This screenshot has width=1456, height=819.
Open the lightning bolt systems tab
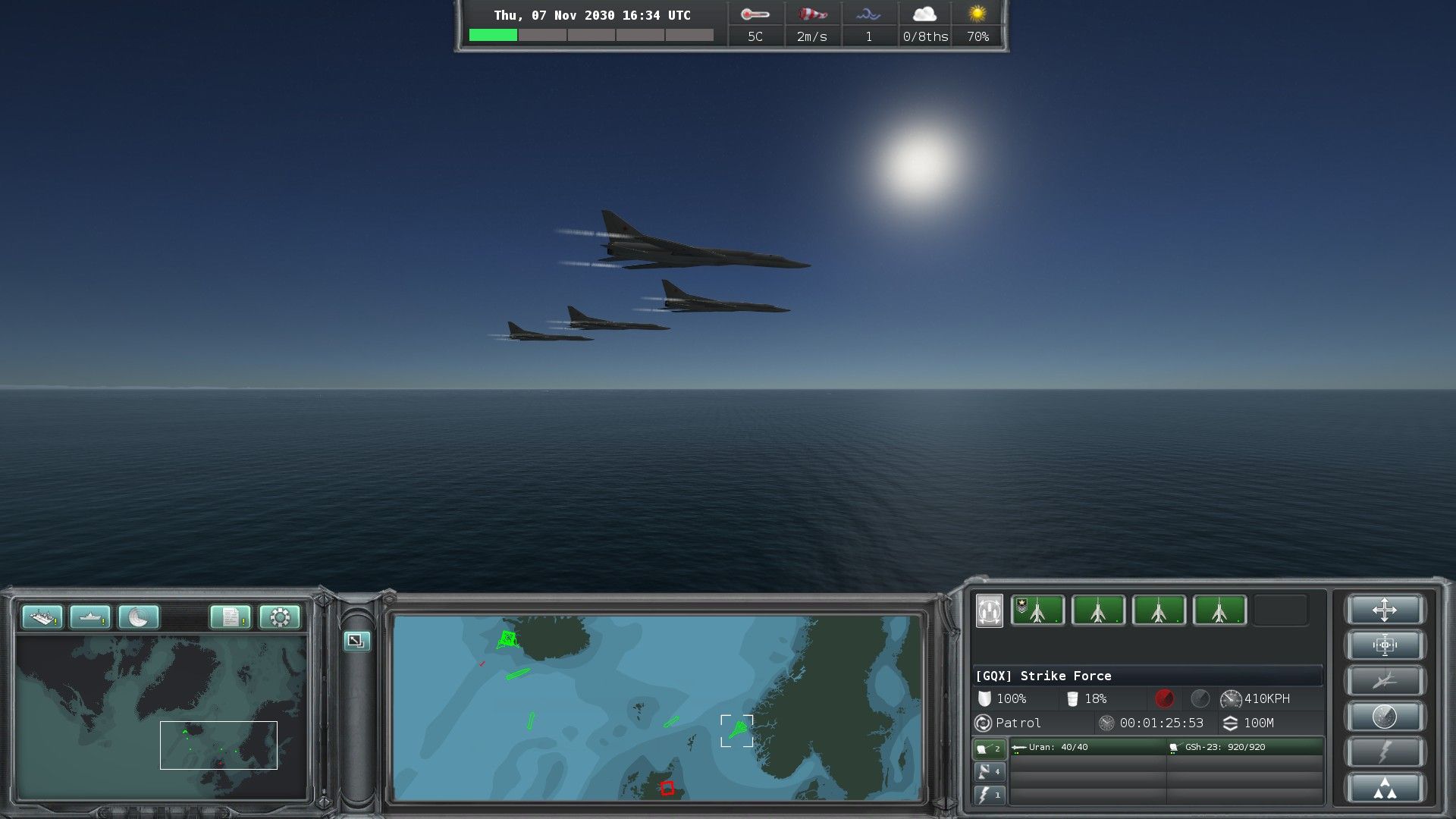989,795
